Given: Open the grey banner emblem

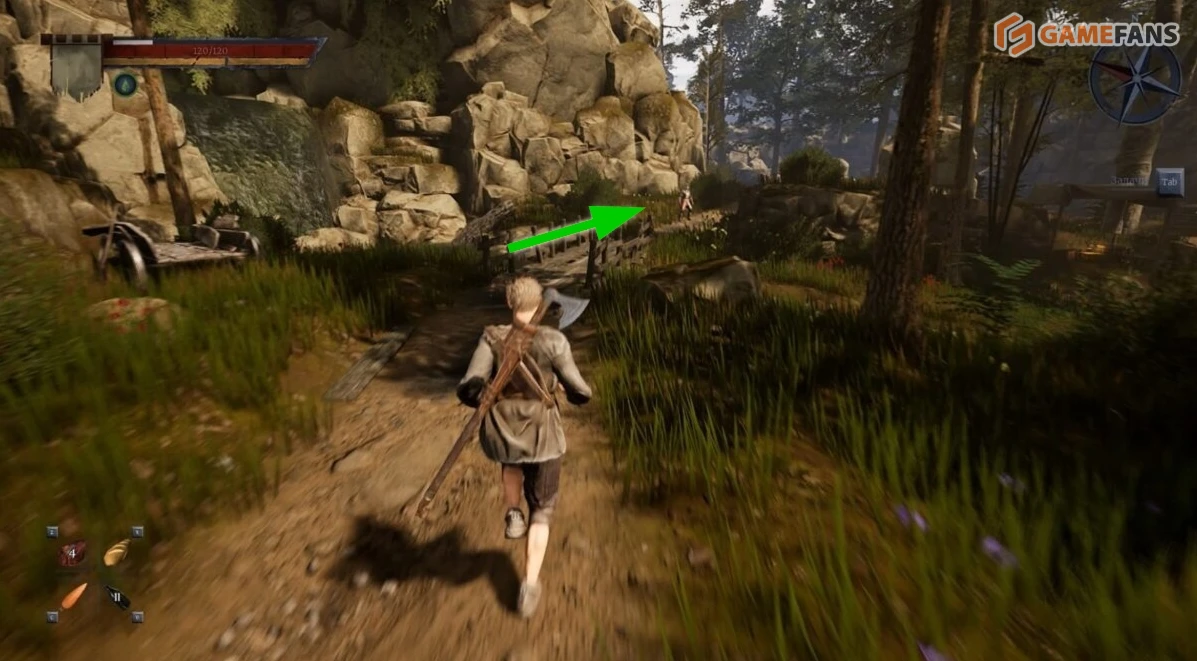Looking at the screenshot, I should click(76, 68).
